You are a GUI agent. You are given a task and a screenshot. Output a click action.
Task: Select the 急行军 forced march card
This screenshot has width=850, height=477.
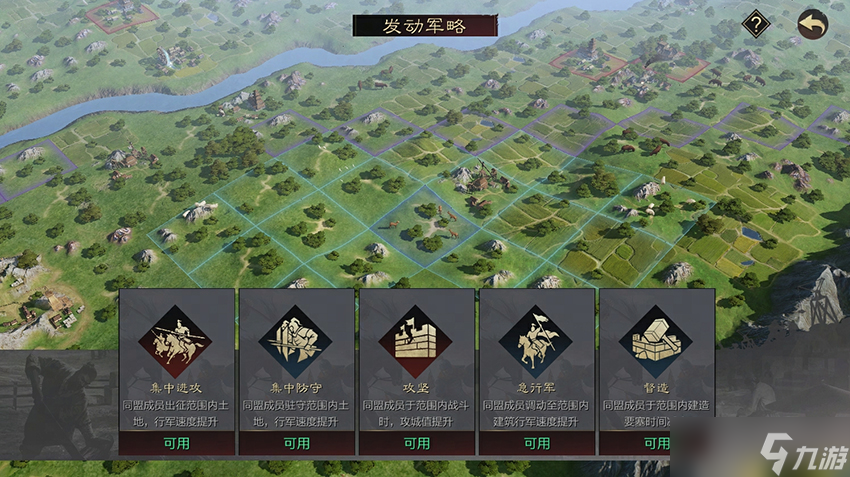[536, 371]
